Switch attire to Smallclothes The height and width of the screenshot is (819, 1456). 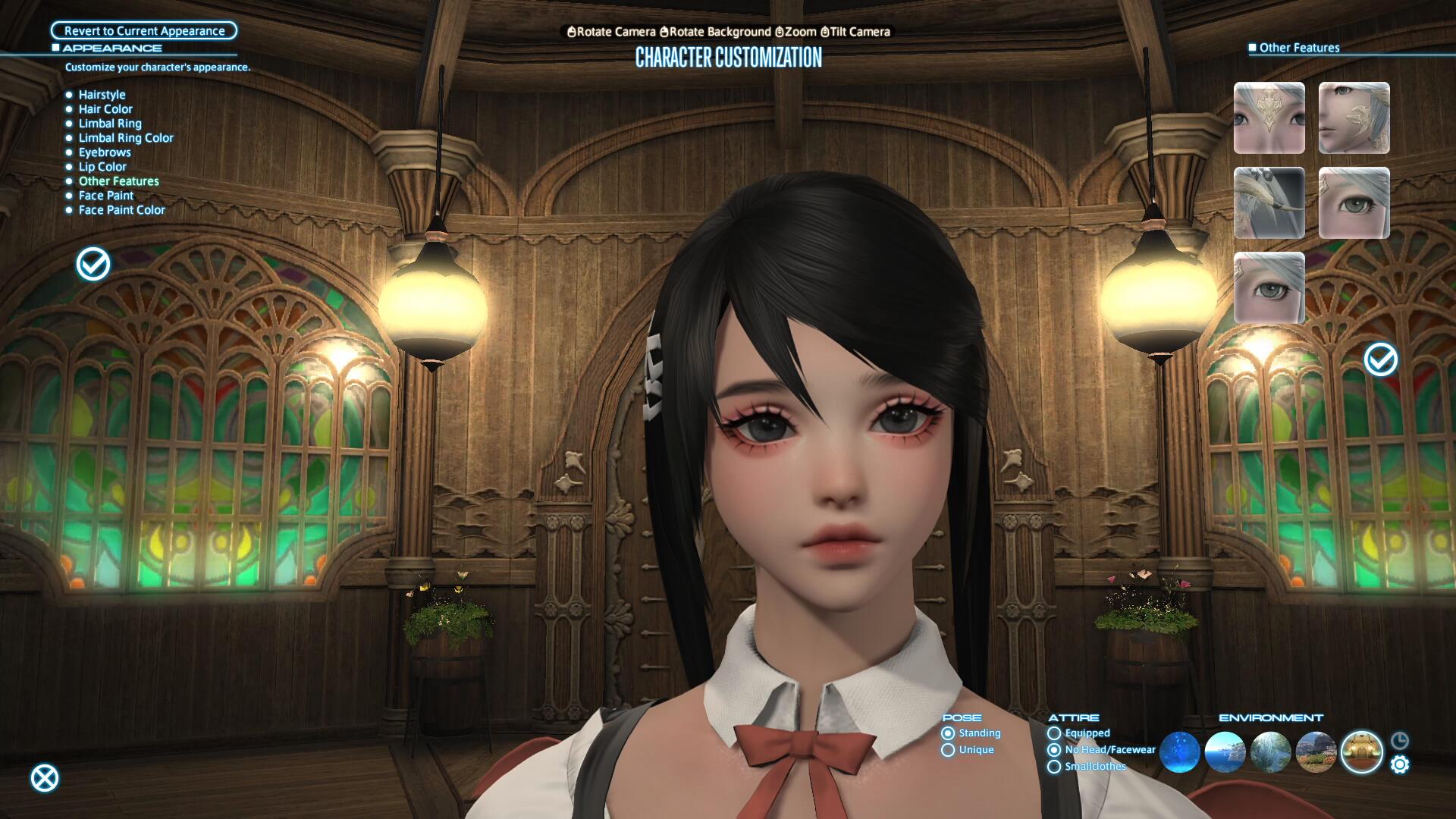1054,767
